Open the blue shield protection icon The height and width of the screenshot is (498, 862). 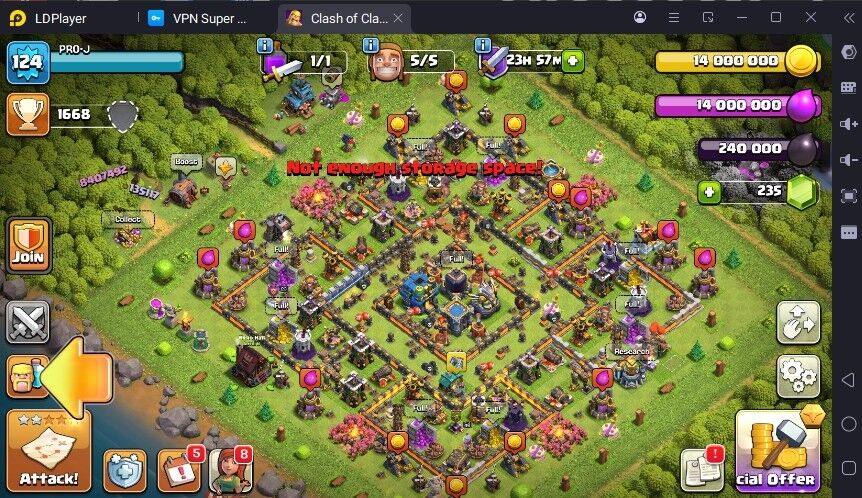tap(124, 470)
